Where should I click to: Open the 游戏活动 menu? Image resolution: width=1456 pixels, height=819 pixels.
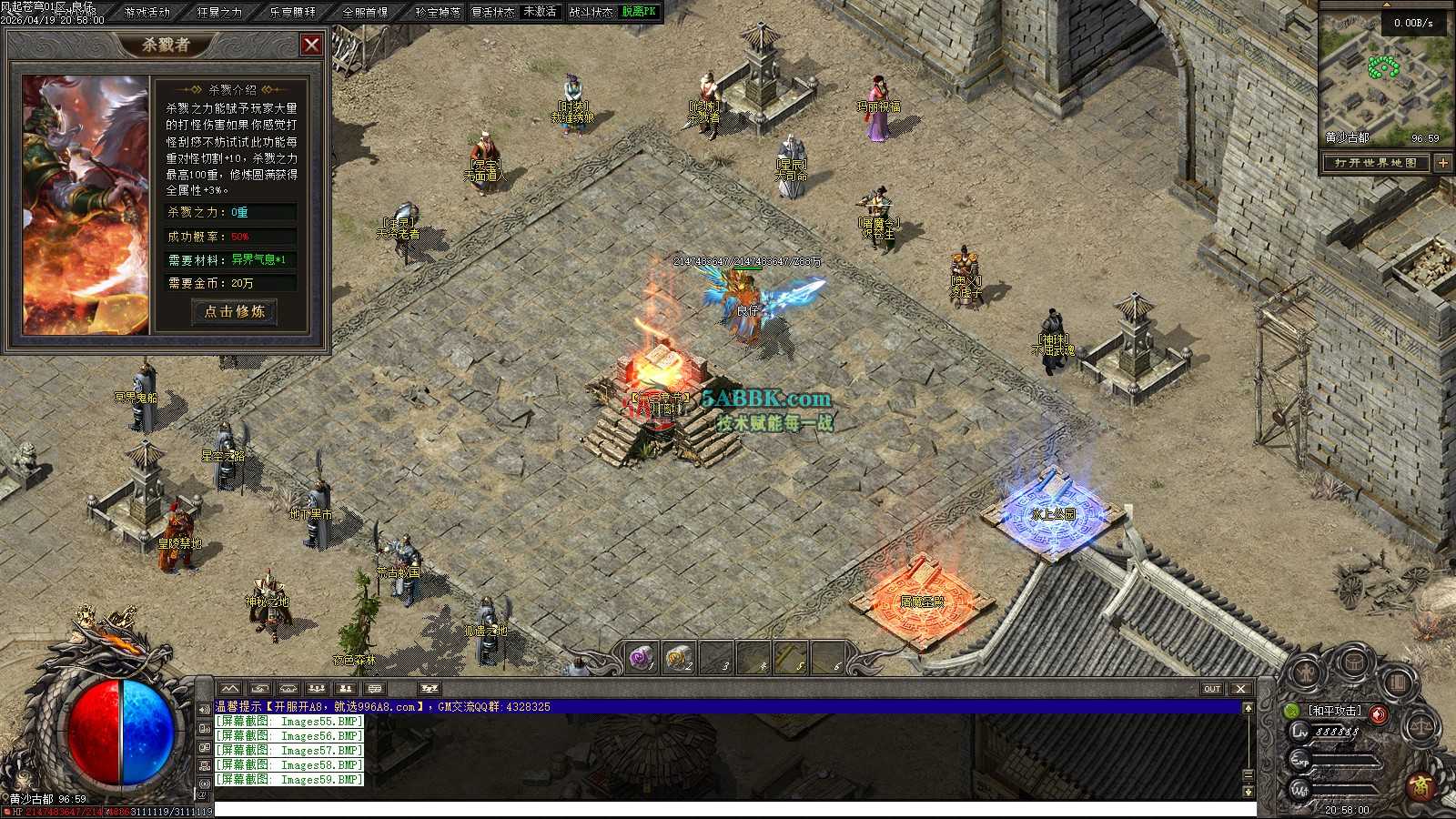click(x=147, y=12)
